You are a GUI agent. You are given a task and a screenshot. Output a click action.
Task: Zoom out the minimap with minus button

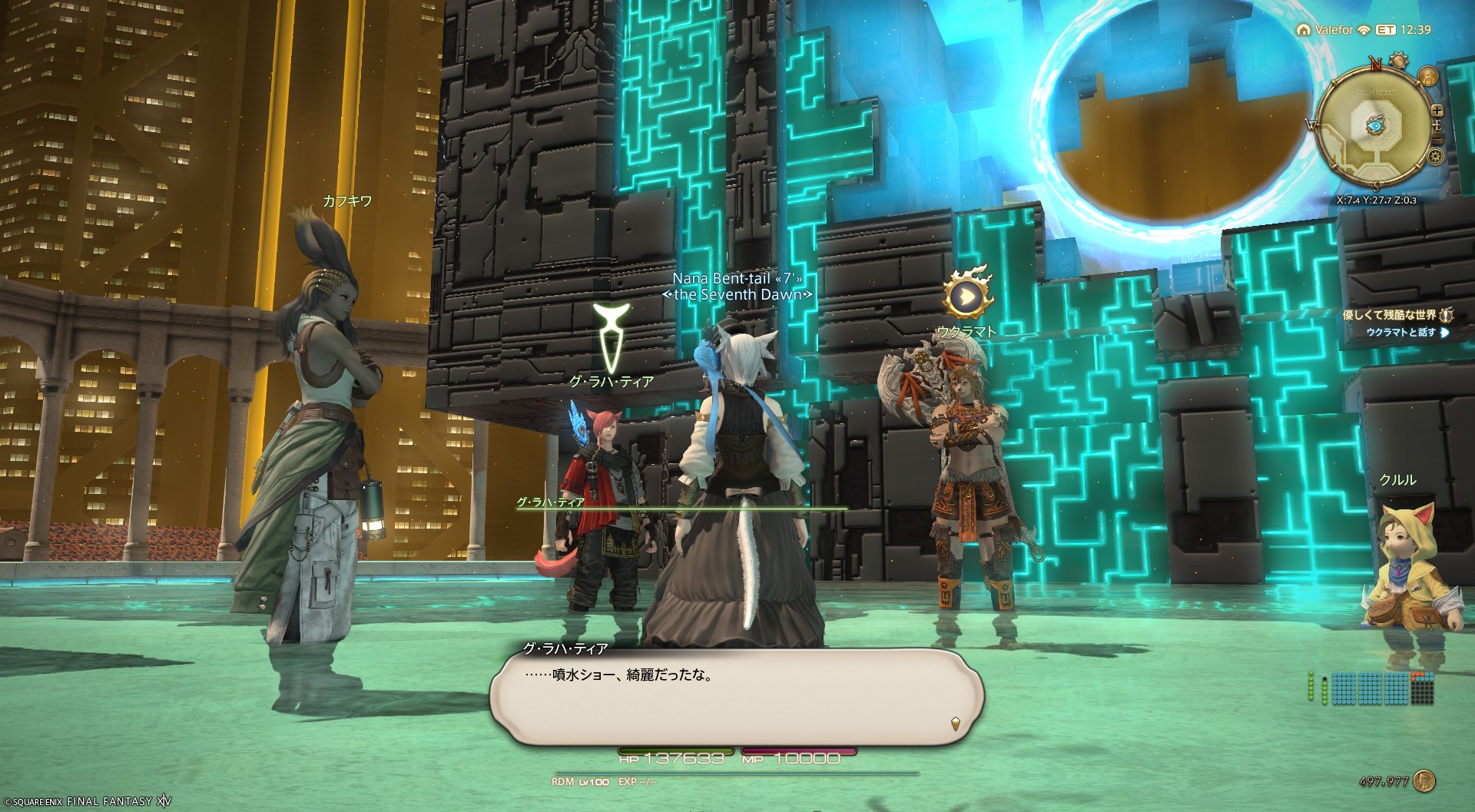[x=1437, y=138]
